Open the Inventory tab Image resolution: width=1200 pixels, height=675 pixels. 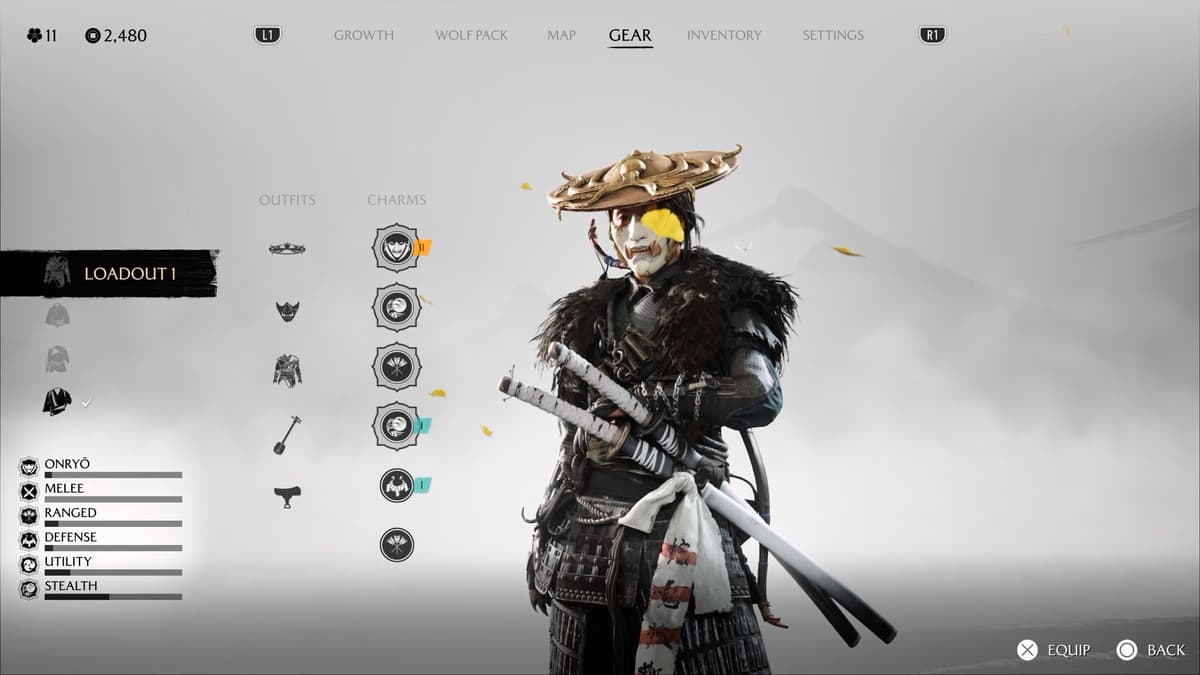click(725, 35)
